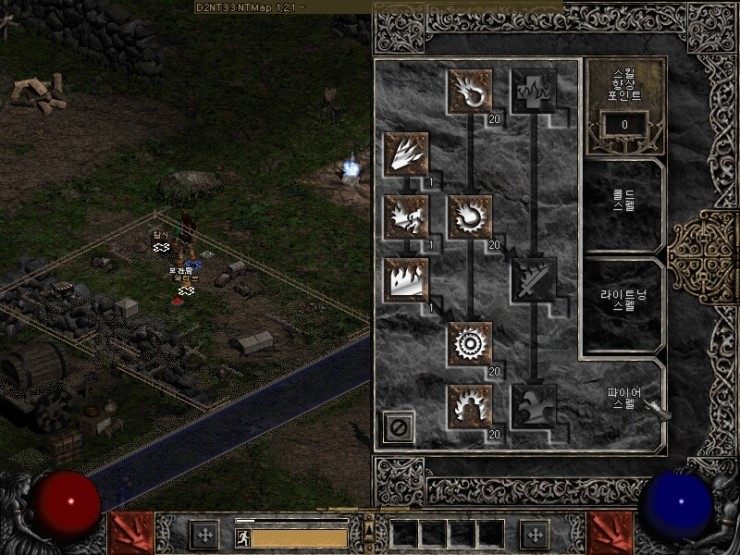The height and width of the screenshot is (555, 740).
Task: Select the Fire Wall skill icon
Action: pyautogui.click(x=406, y=279)
